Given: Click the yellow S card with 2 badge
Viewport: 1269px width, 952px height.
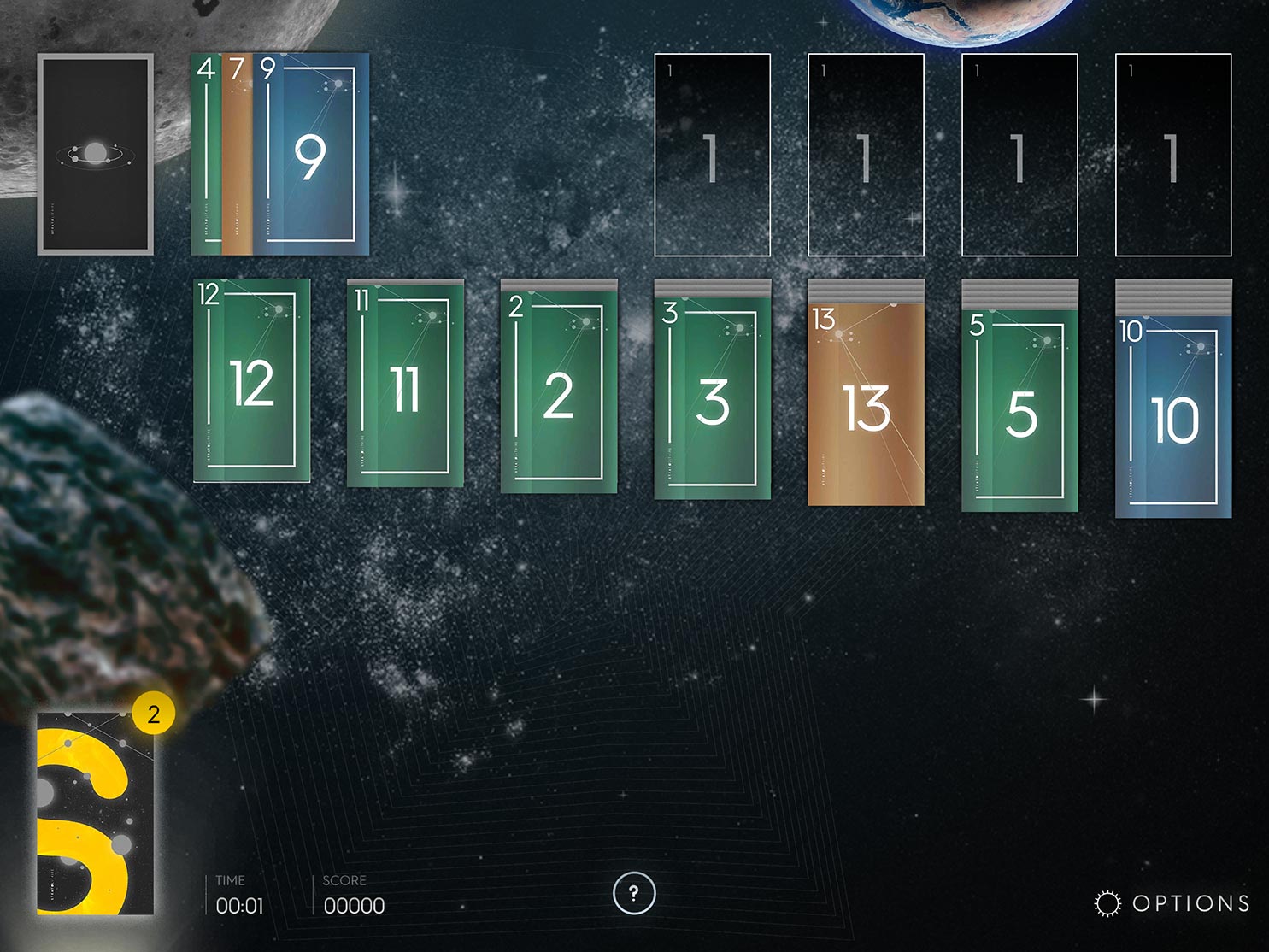Looking at the screenshot, I should [x=95, y=813].
